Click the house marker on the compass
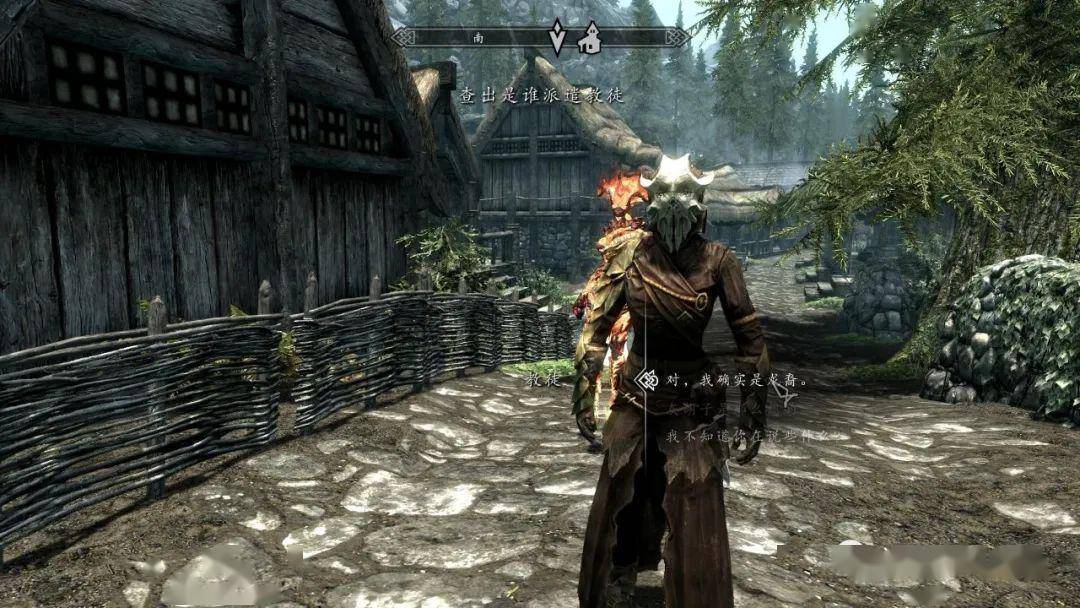The image size is (1080, 608). [x=590, y=38]
